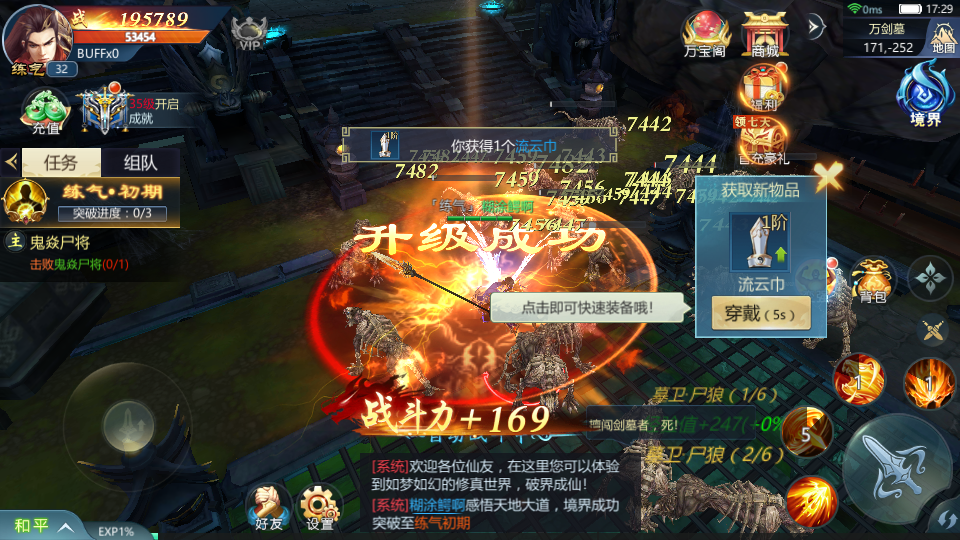
Task: Open the 福利 gift box rewards
Action: (x=764, y=88)
